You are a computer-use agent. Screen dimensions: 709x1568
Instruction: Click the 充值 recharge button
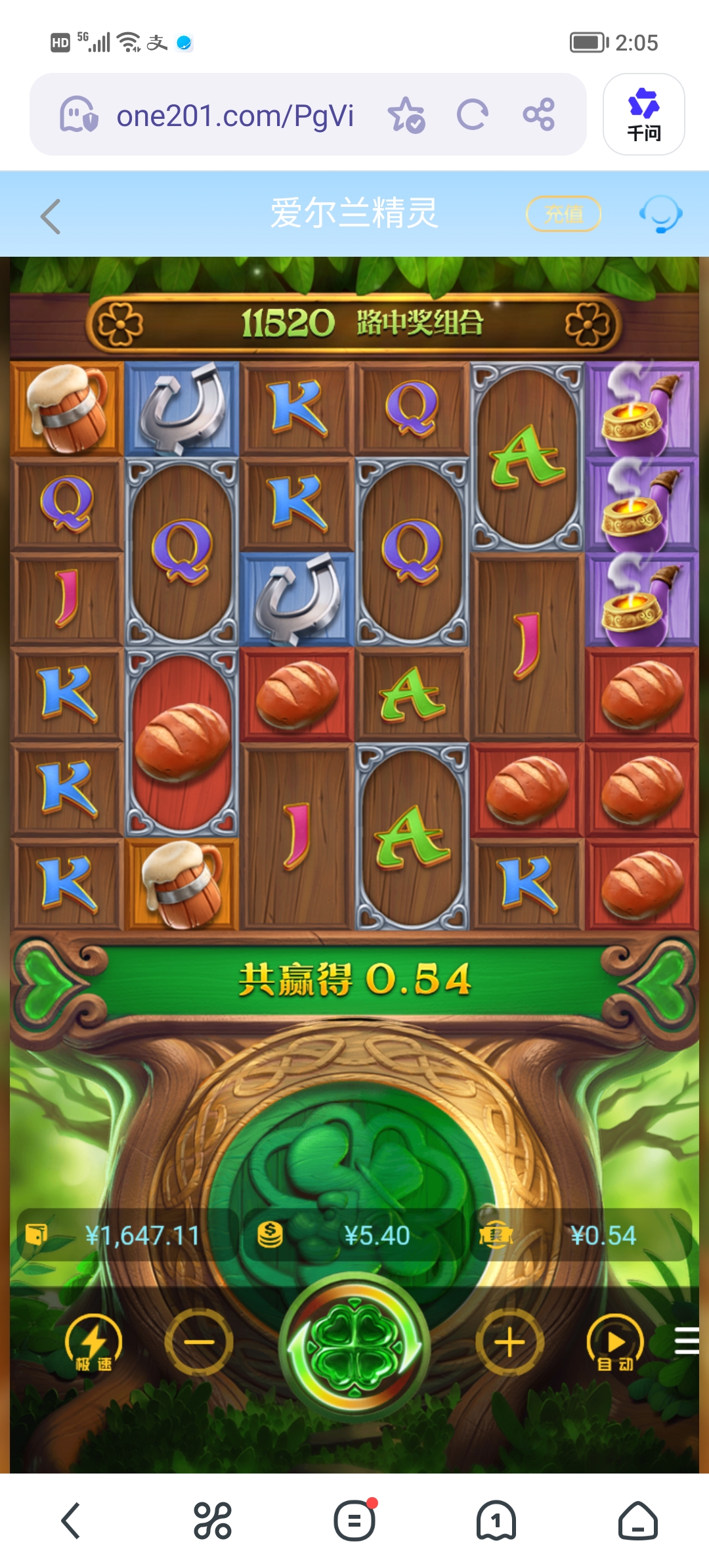(x=564, y=214)
